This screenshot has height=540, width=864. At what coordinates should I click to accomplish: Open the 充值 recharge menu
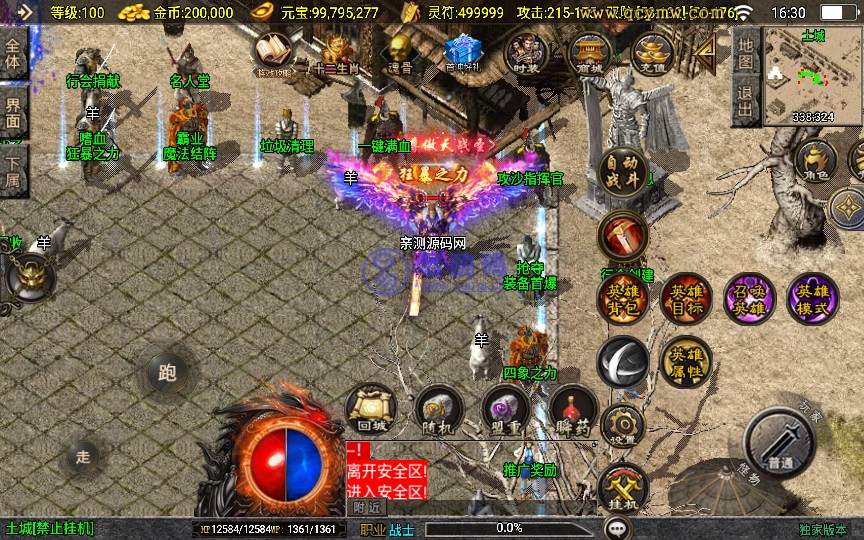click(652, 53)
